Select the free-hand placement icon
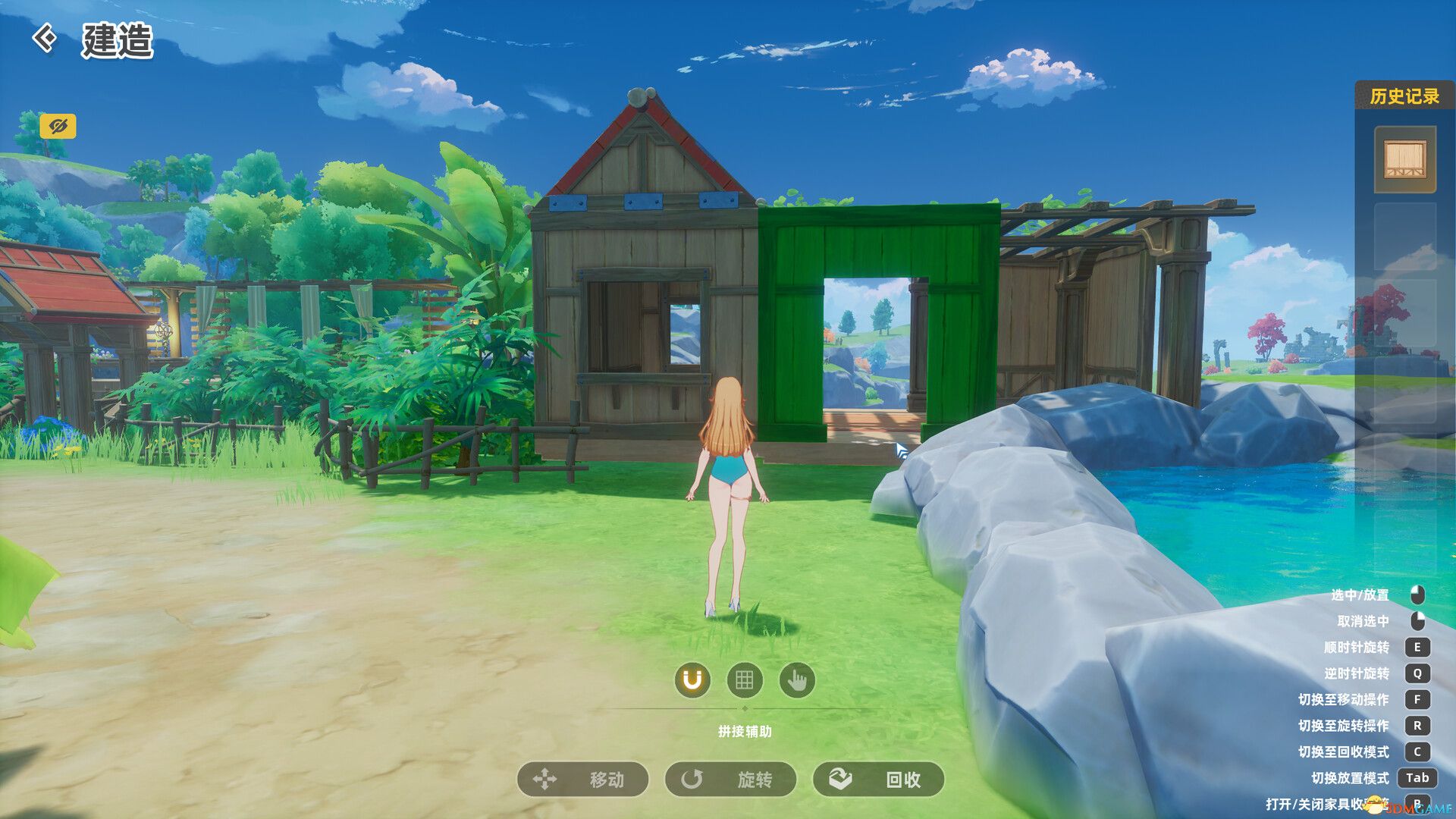Screen dimensions: 1456x819 click(797, 681)
